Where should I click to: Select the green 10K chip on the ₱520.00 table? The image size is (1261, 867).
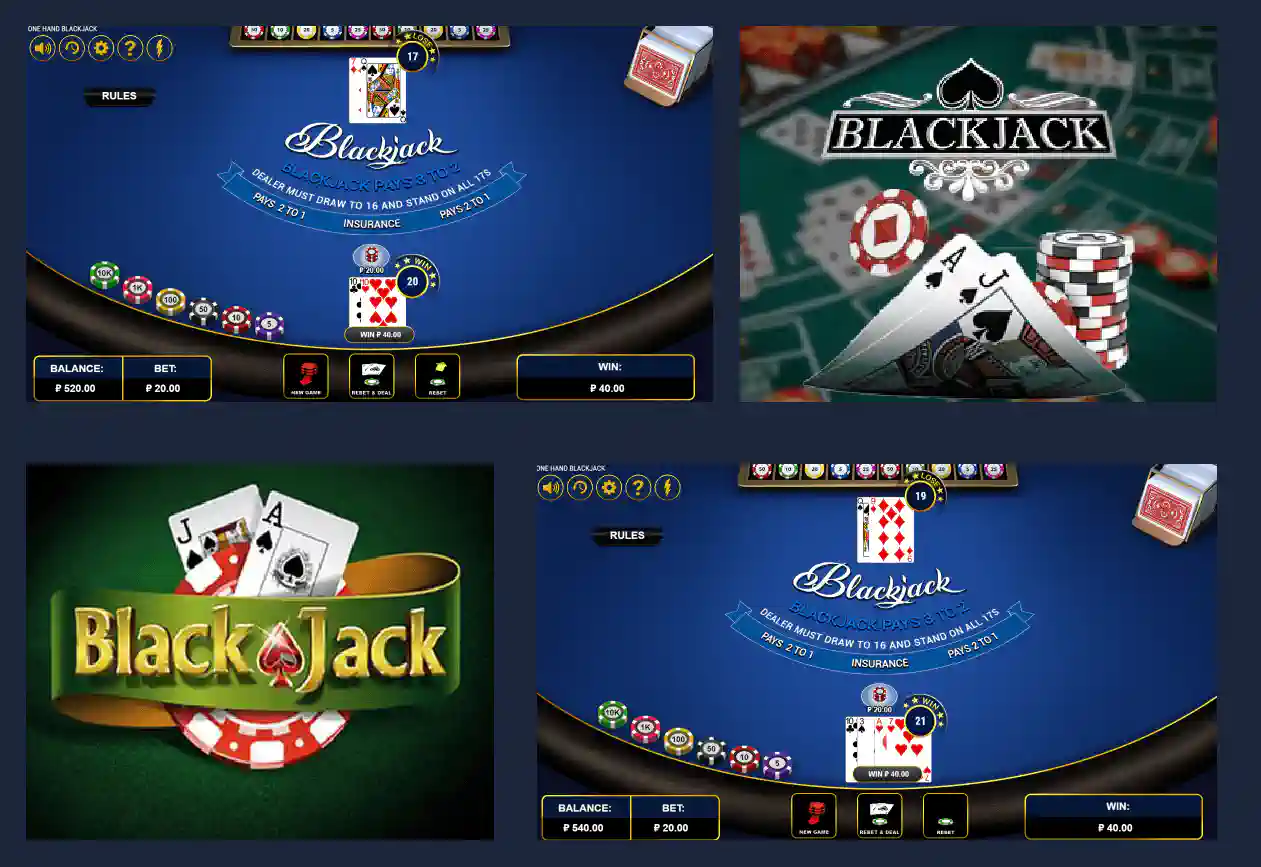(x=104, y=275)
